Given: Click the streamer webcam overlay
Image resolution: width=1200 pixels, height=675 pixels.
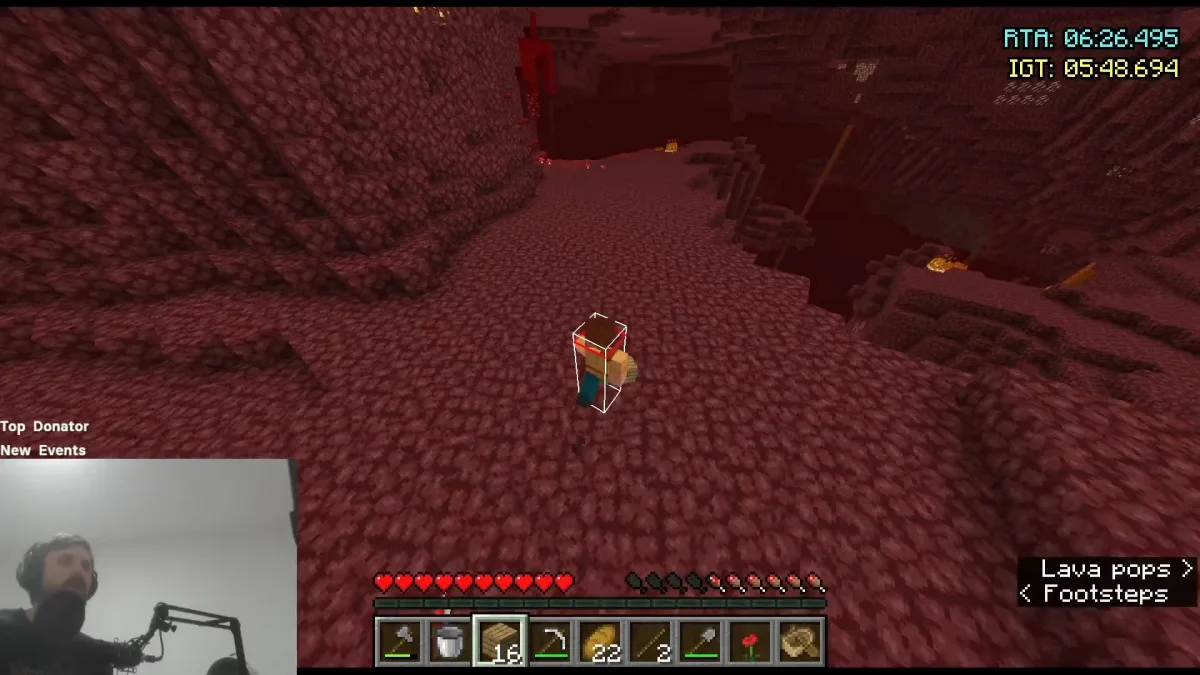Looking at the screenshot, I should coord(148,566).
